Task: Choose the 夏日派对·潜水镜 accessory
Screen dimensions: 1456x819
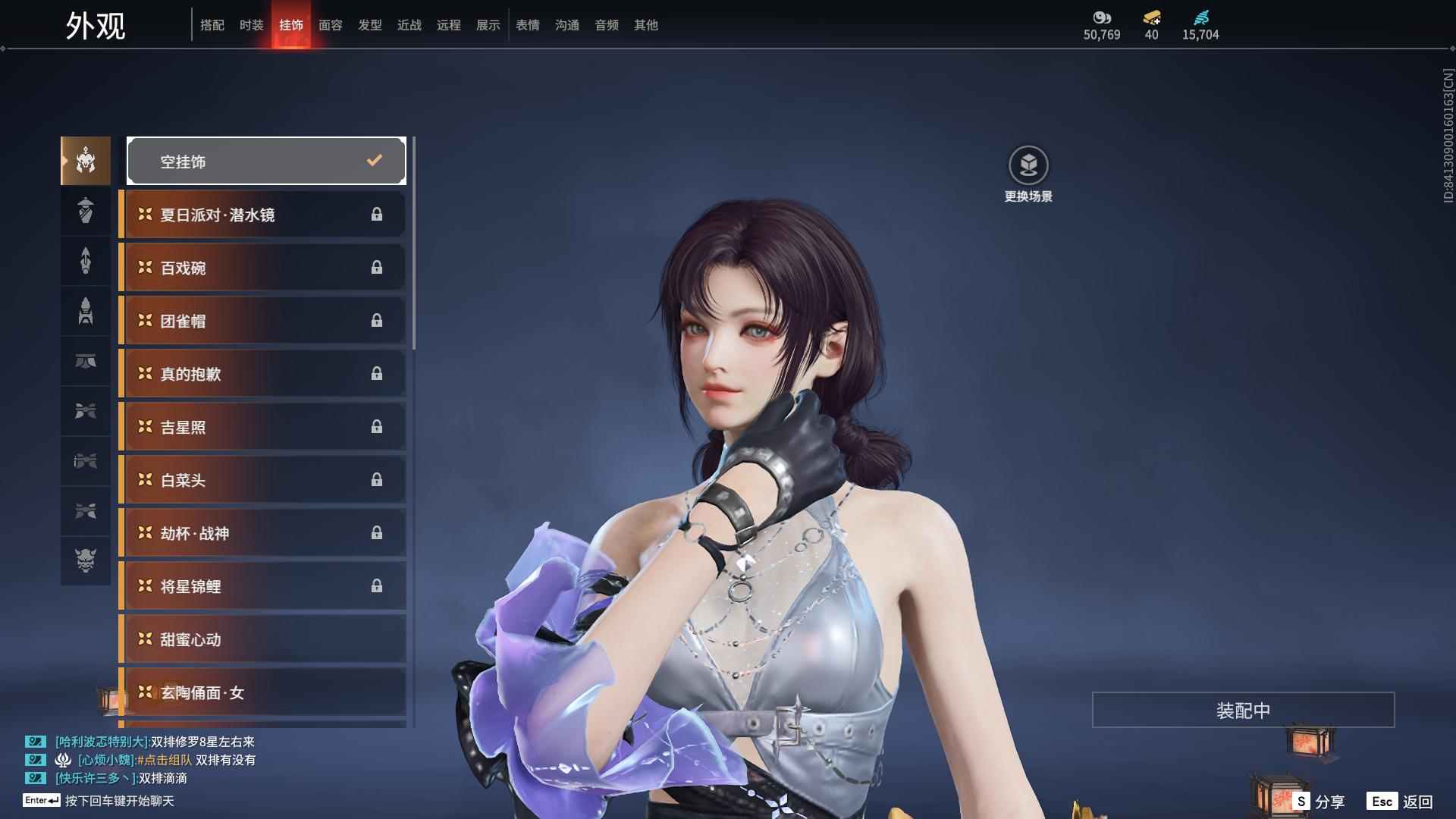Action: coord(263,215)
